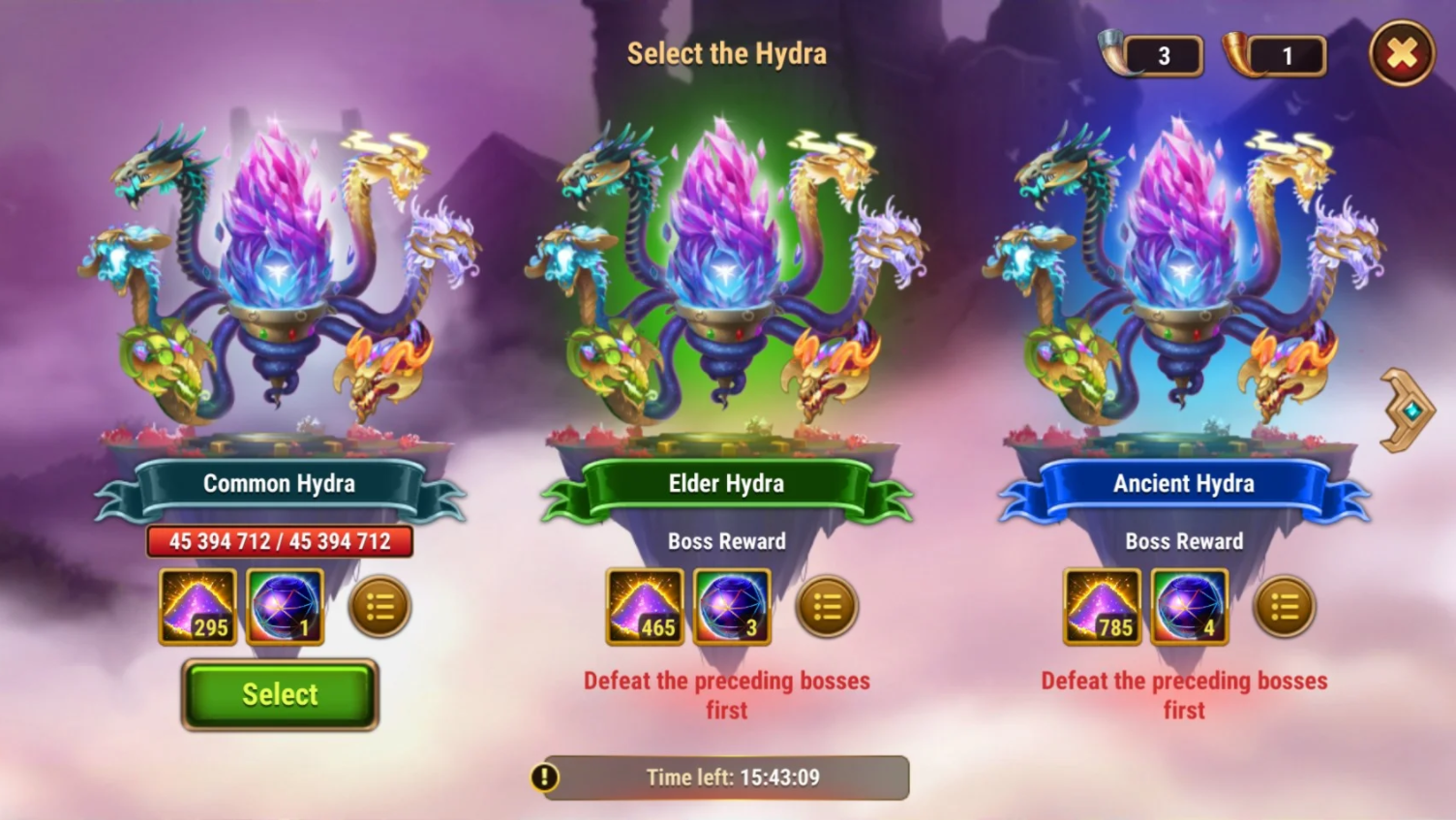Tap the silver horn counter showing 3
The image size is (1456, 820).
click(x=1152, y=56)
